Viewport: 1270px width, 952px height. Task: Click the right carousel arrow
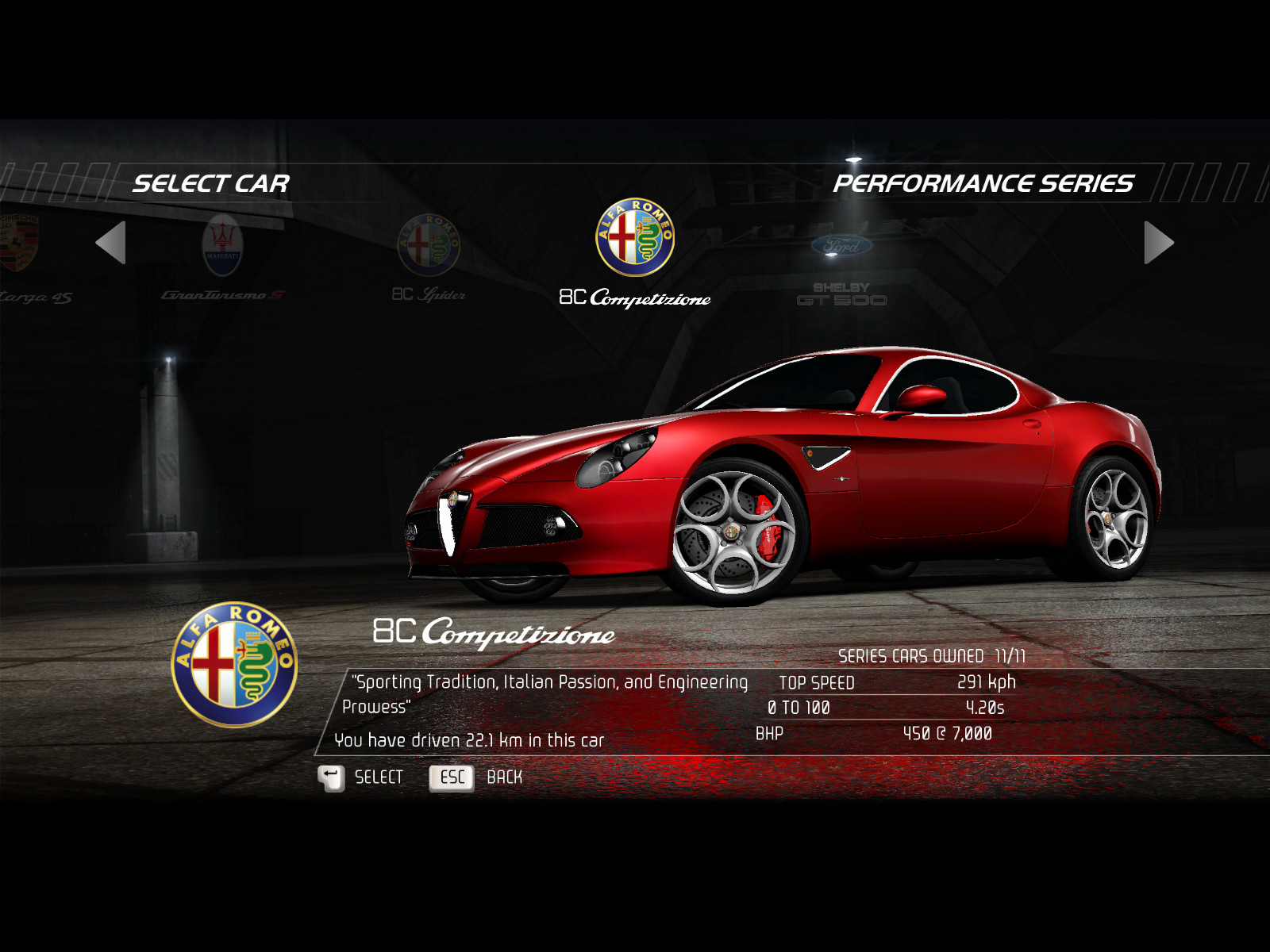click(x=1158, y=243)
